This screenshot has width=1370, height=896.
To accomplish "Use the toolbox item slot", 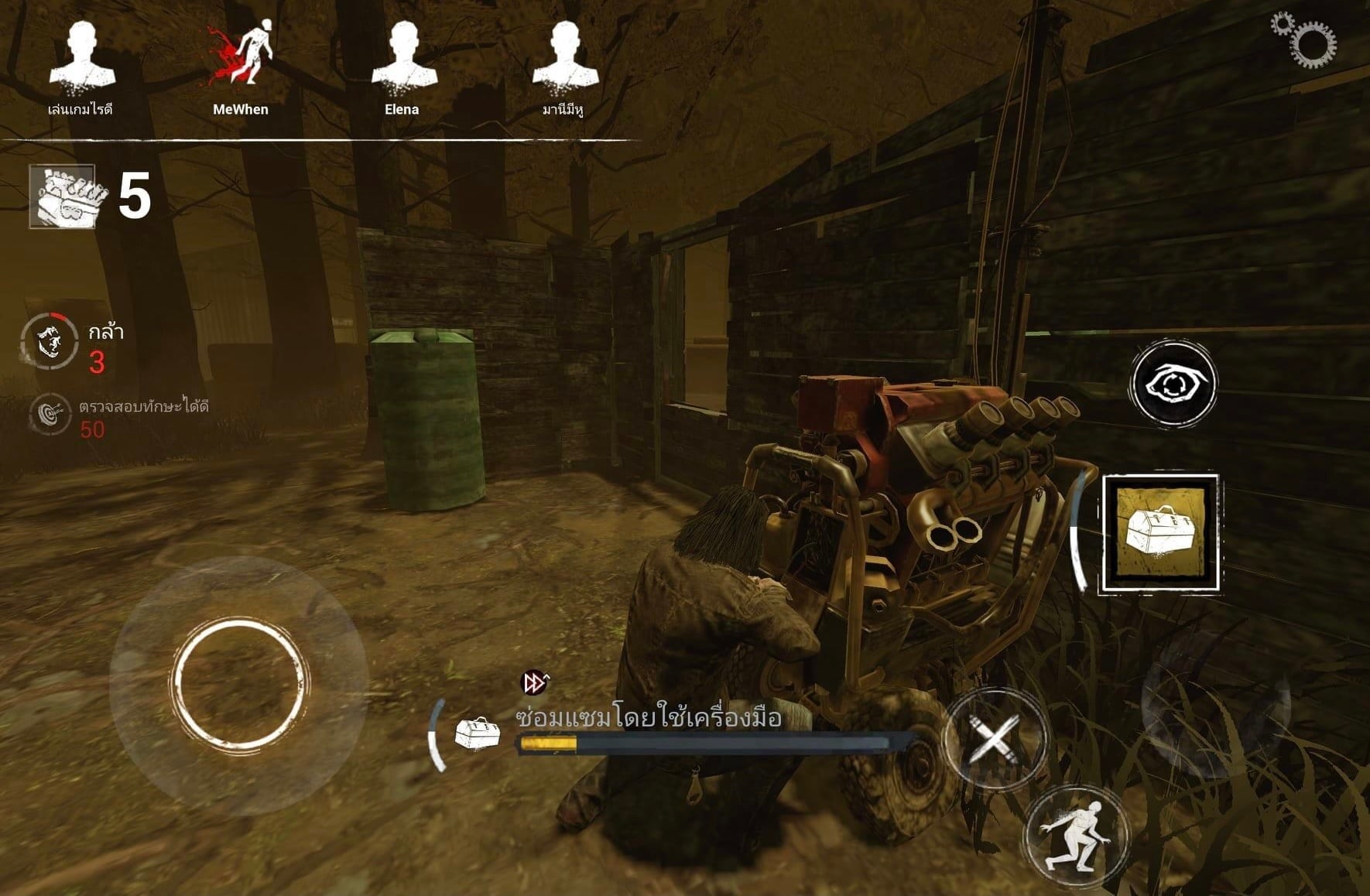I will coord(1161,534).
